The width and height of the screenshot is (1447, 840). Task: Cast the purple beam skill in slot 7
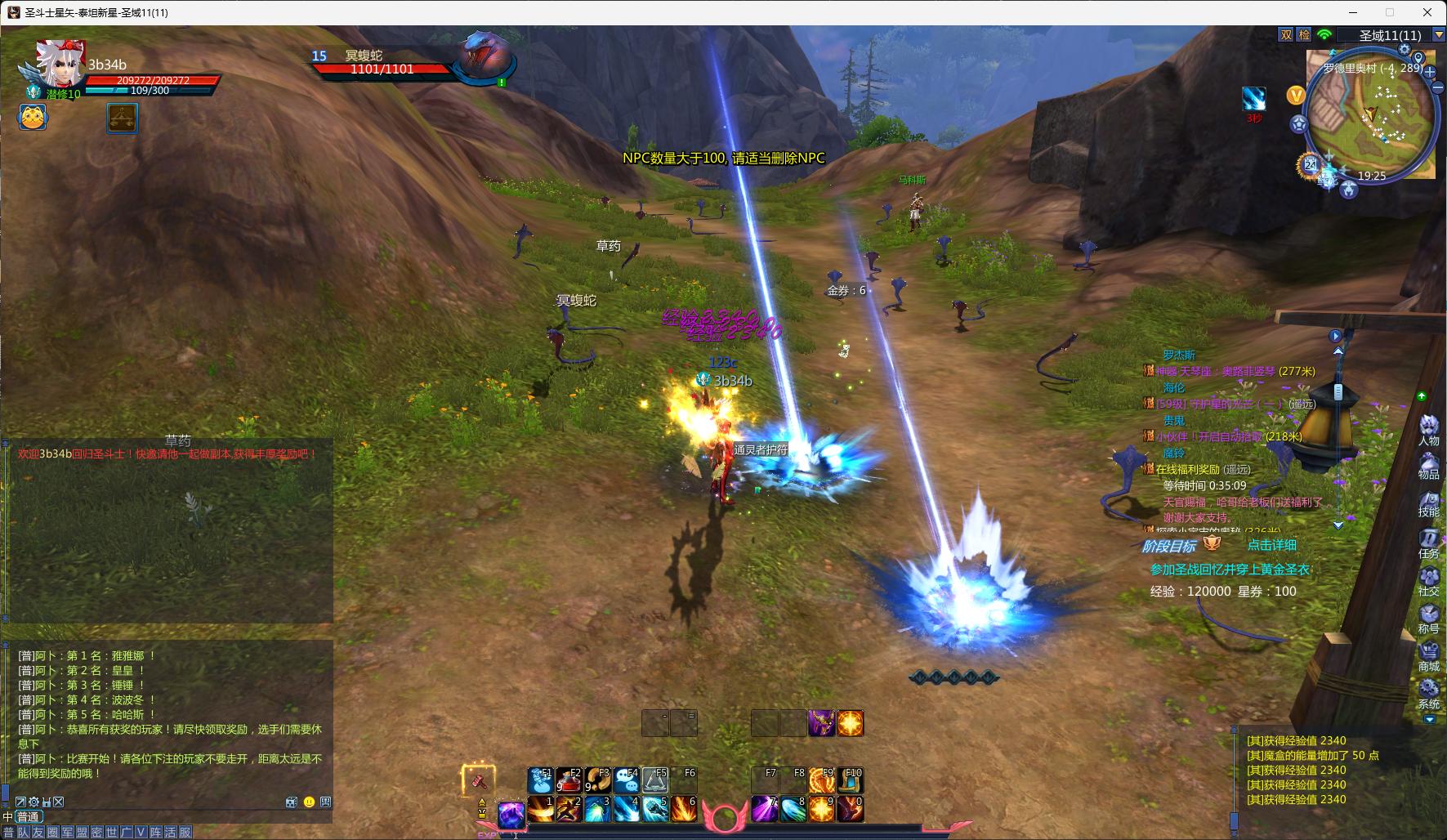point(765,809)
